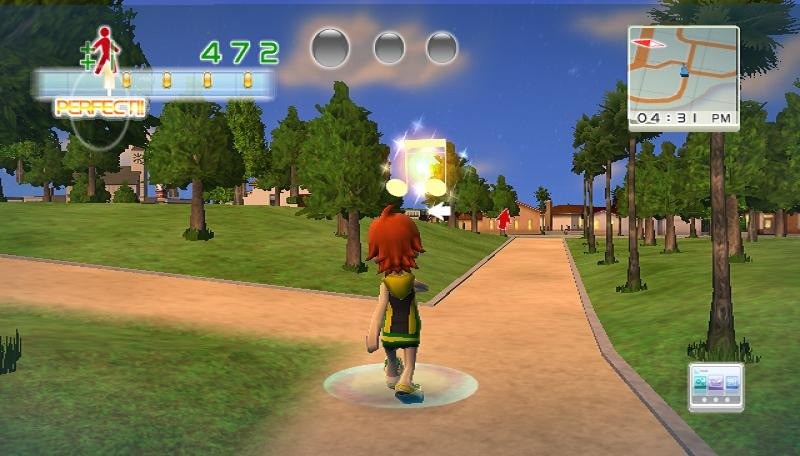Viewport: 800px width, 456px height.
Task: Open the panel icon with three colored tiles
Action: (716, 384)
